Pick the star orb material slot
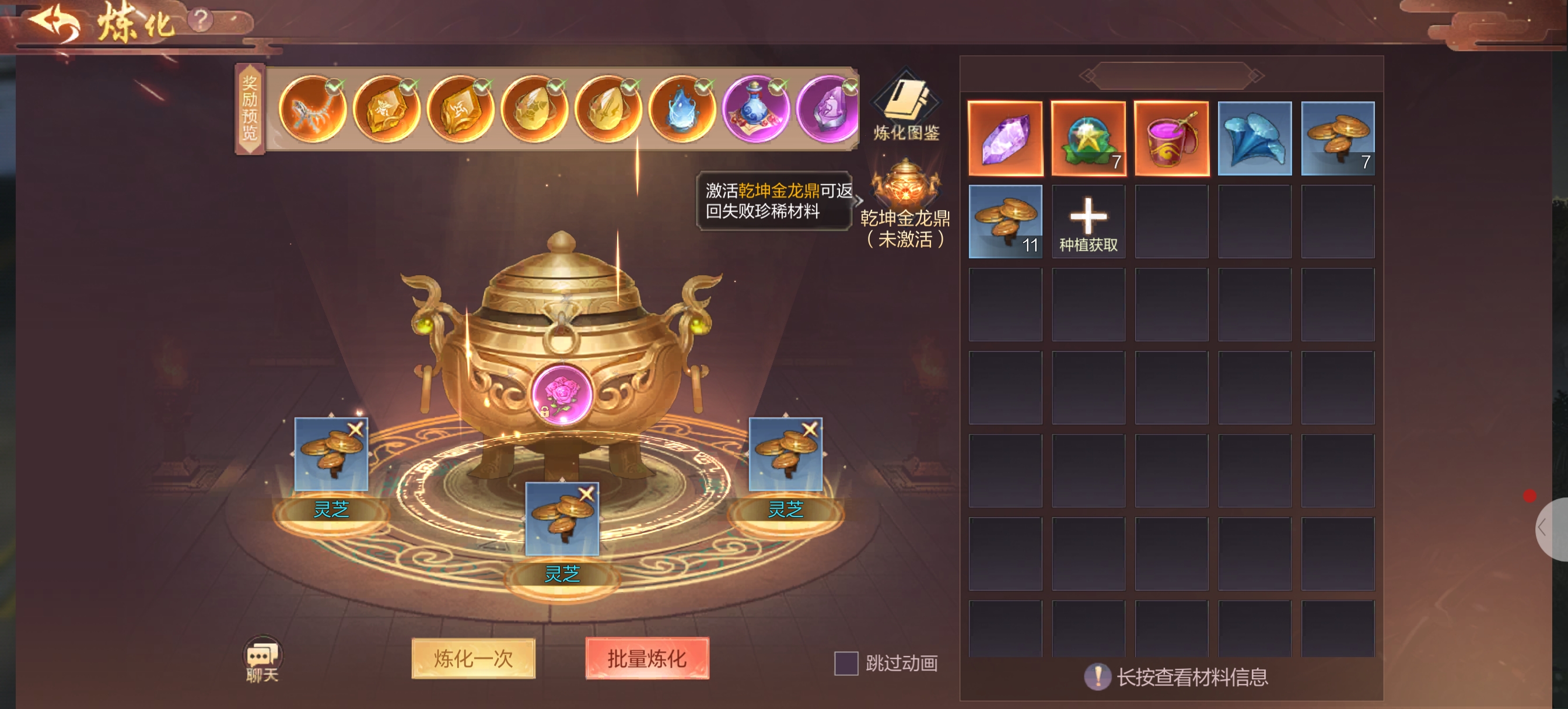Image resolution: width=1568 pixels, height=709 pixels. pyautogui.click(x=1088, y=139)
